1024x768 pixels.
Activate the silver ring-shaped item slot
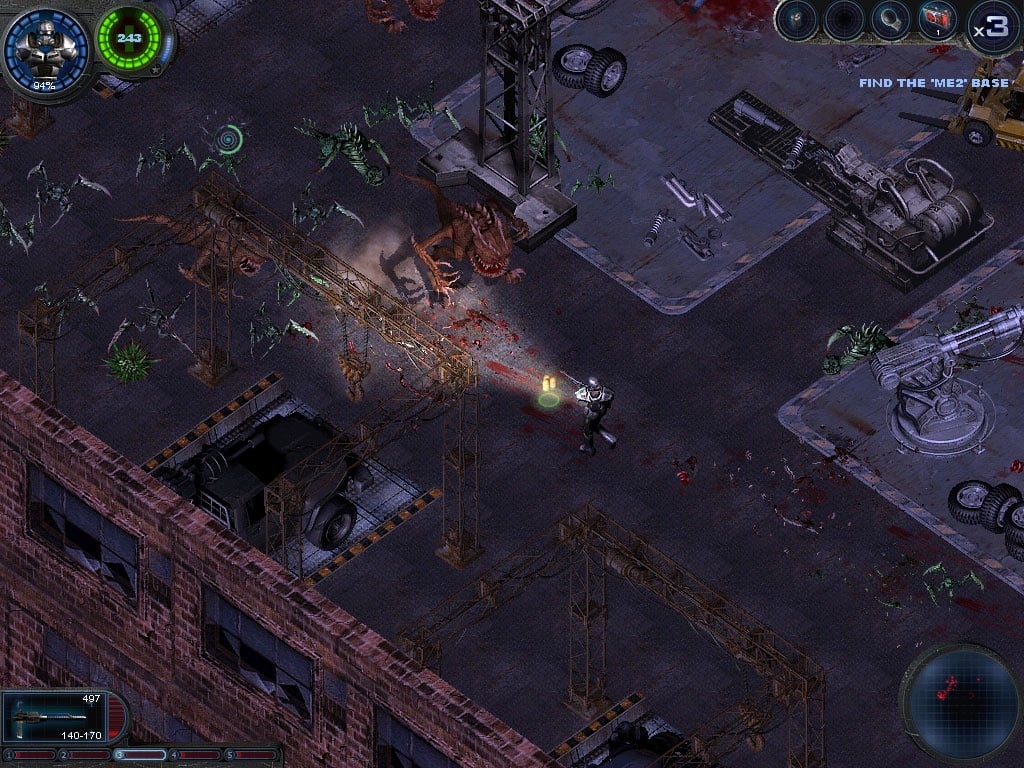[889, 21]
